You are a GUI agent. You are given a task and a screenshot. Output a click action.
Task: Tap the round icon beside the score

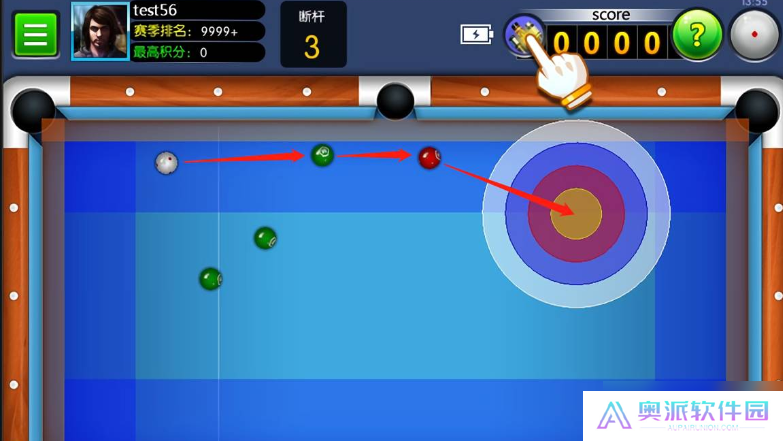click(522, 35)
